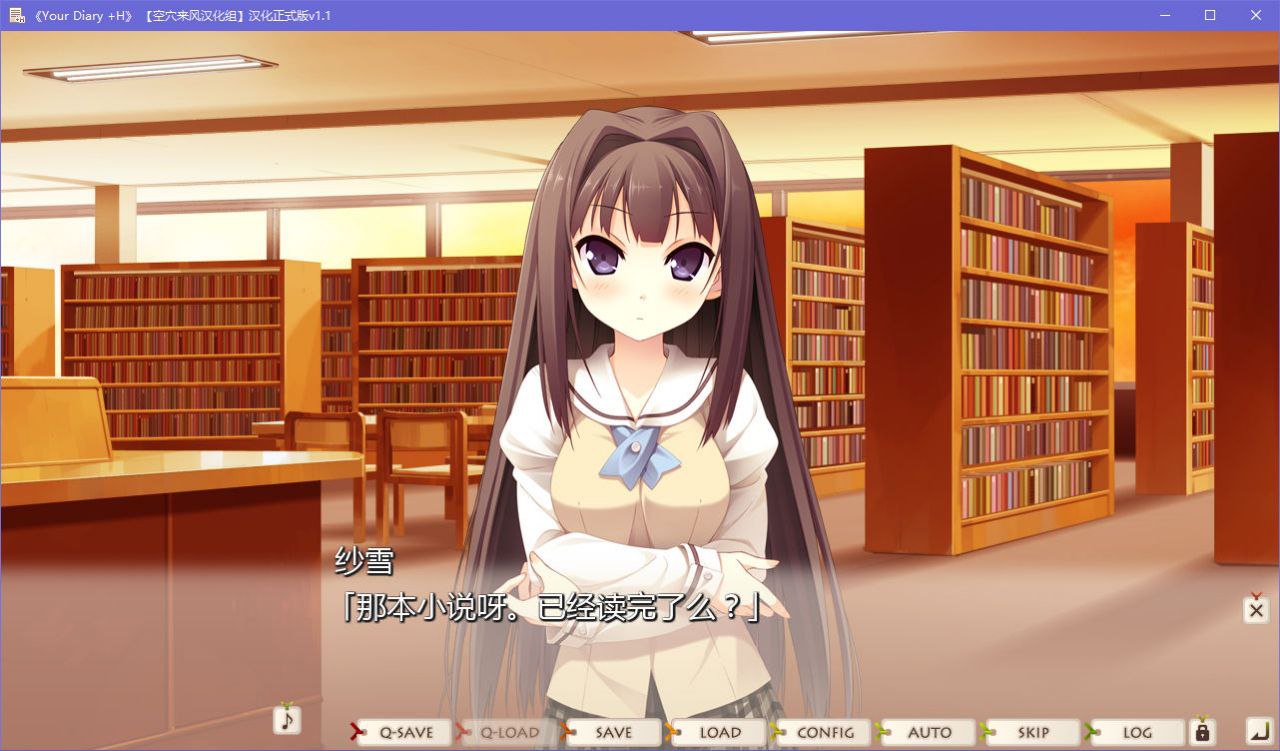The image size is (1280, 751).
Task: Open the game icon in the title bar
Action: click(17, 15)
